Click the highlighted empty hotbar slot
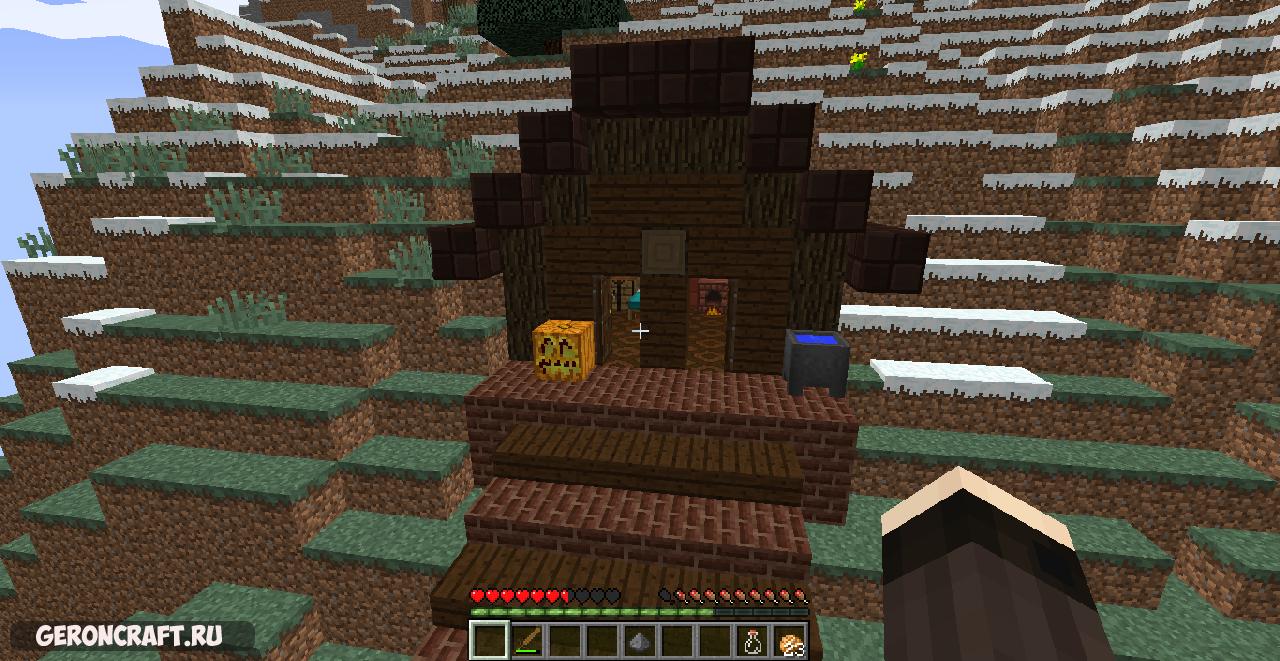Image resolution: width=1280 pixels, height=661 pixels. (x=489, y=639)
